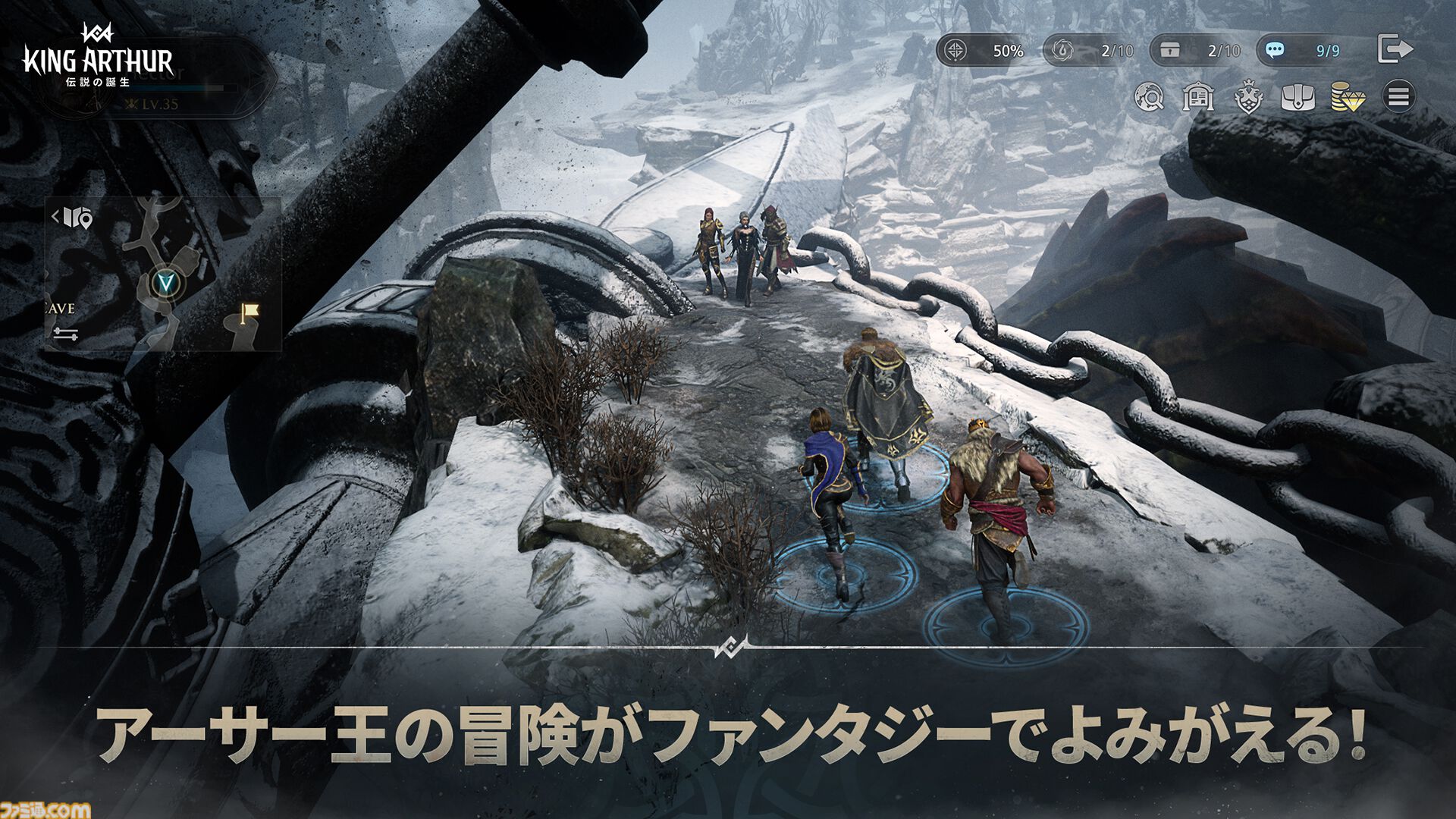This screenshot has height=819, width=1456.
Task: Tap the CAVE label on the minimap
Action: pos(58,308)
